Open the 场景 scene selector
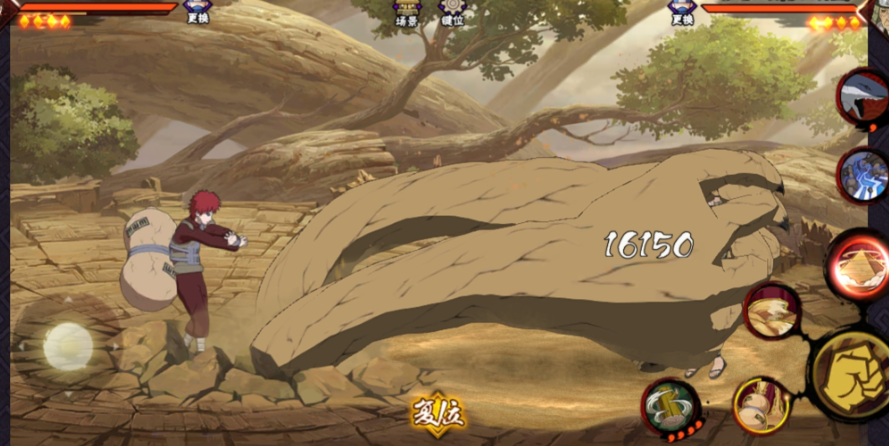Viewport: 889px width, 446px height. (407, 11)
